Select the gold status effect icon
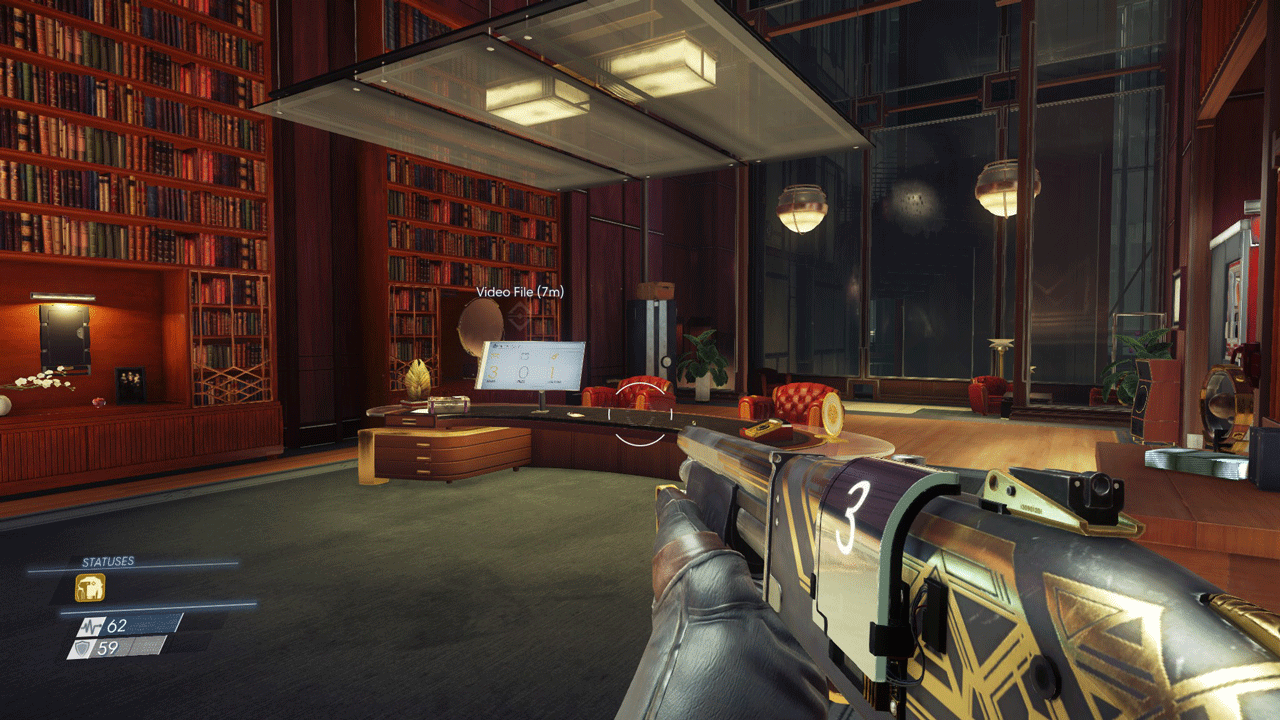 click(x=90, y=588)
